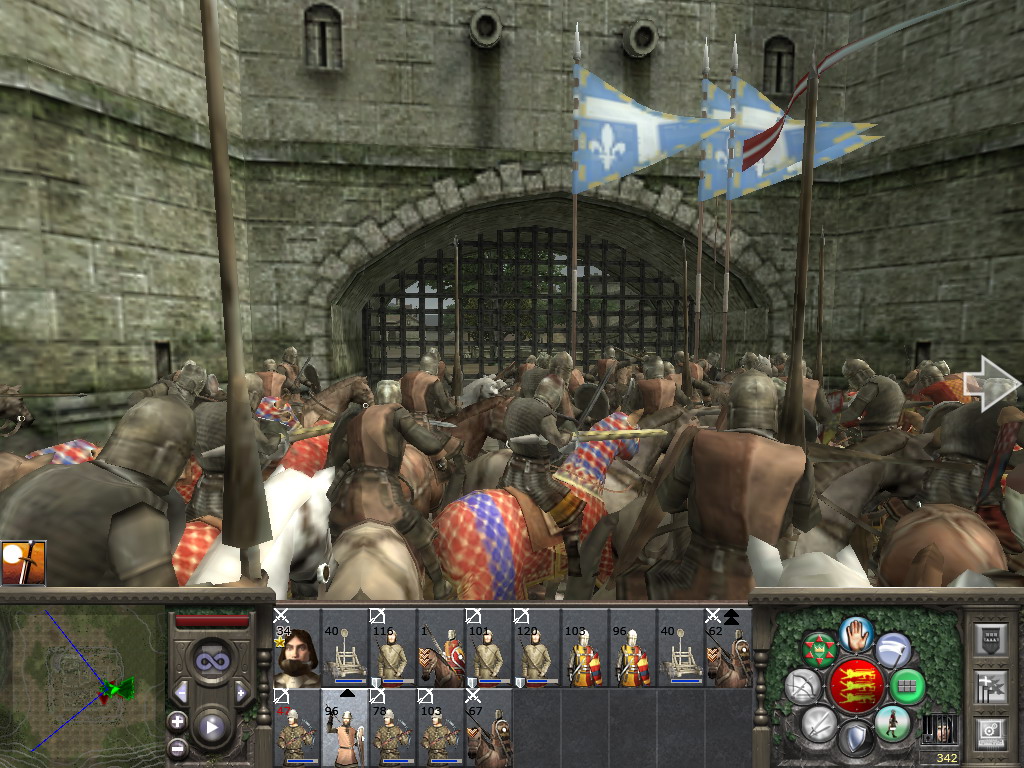
Task: Order withdrawal with the white flag button
Action: click(893, 650)
